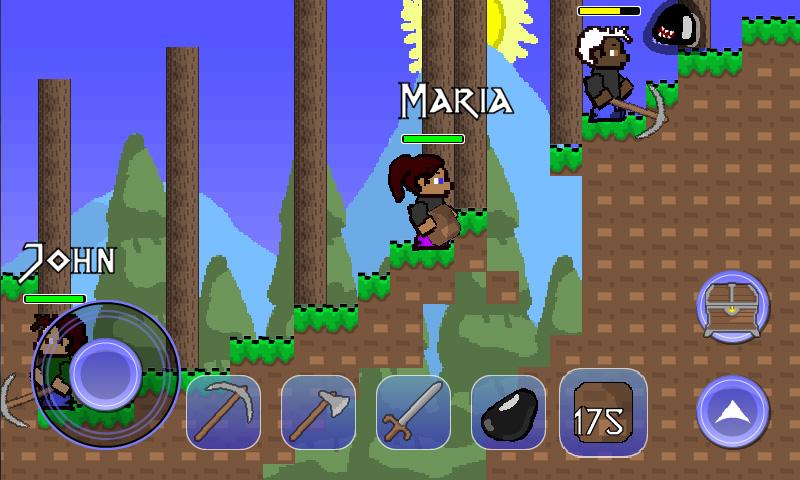Tap the jump arrow button
Viewport: 800px width, 480px height.
[x=733, y=411]
